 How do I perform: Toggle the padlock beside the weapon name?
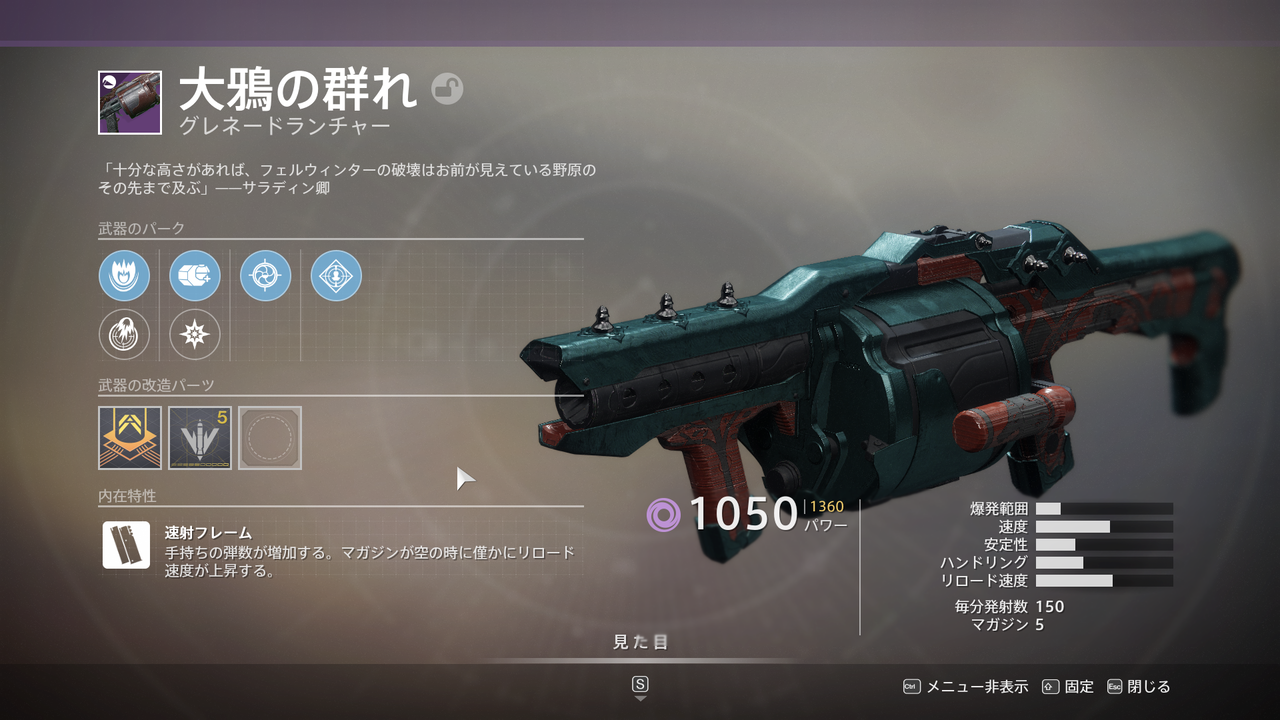[449, 90]
